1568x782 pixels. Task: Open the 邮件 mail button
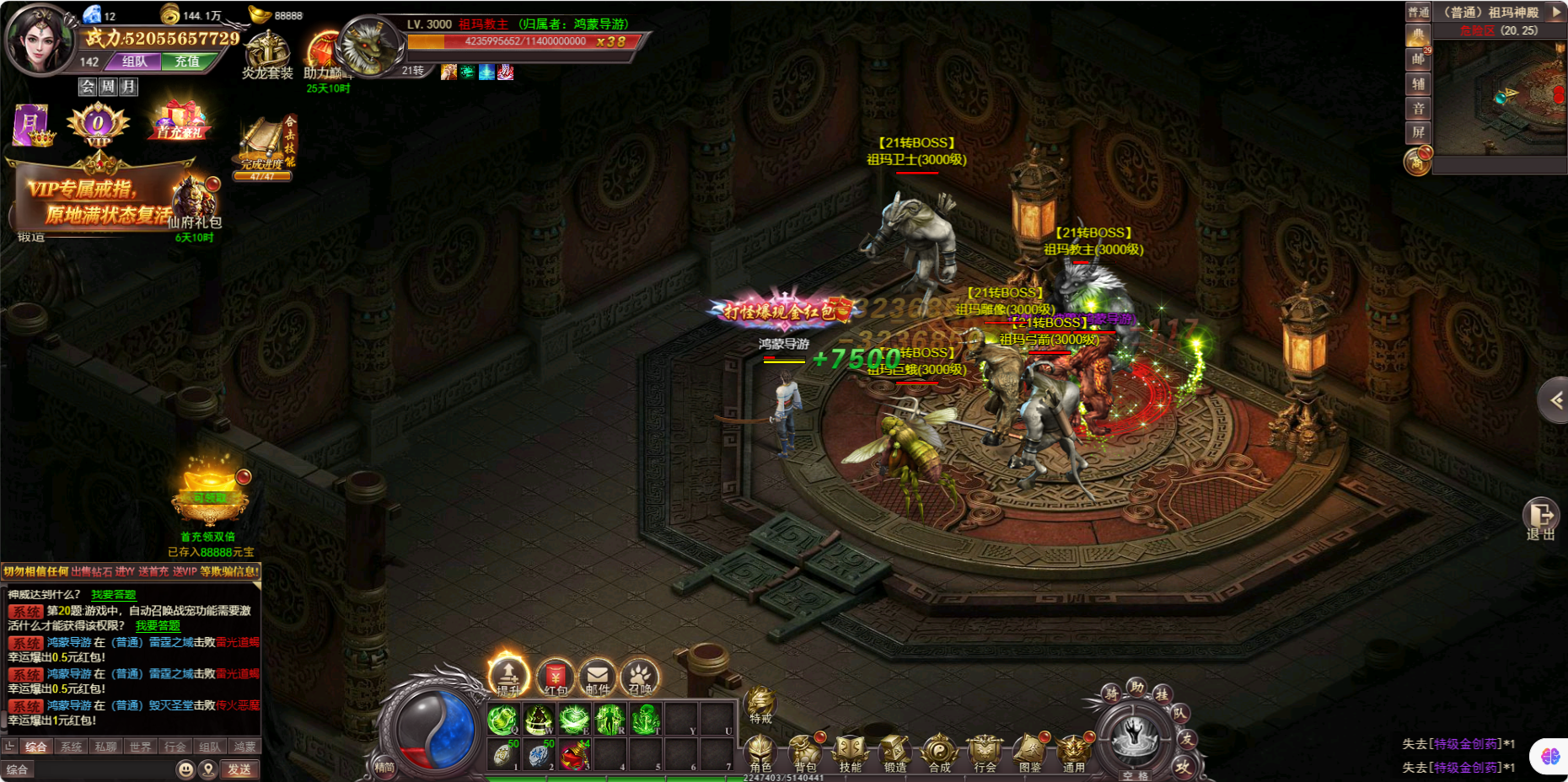pos(597,677)
